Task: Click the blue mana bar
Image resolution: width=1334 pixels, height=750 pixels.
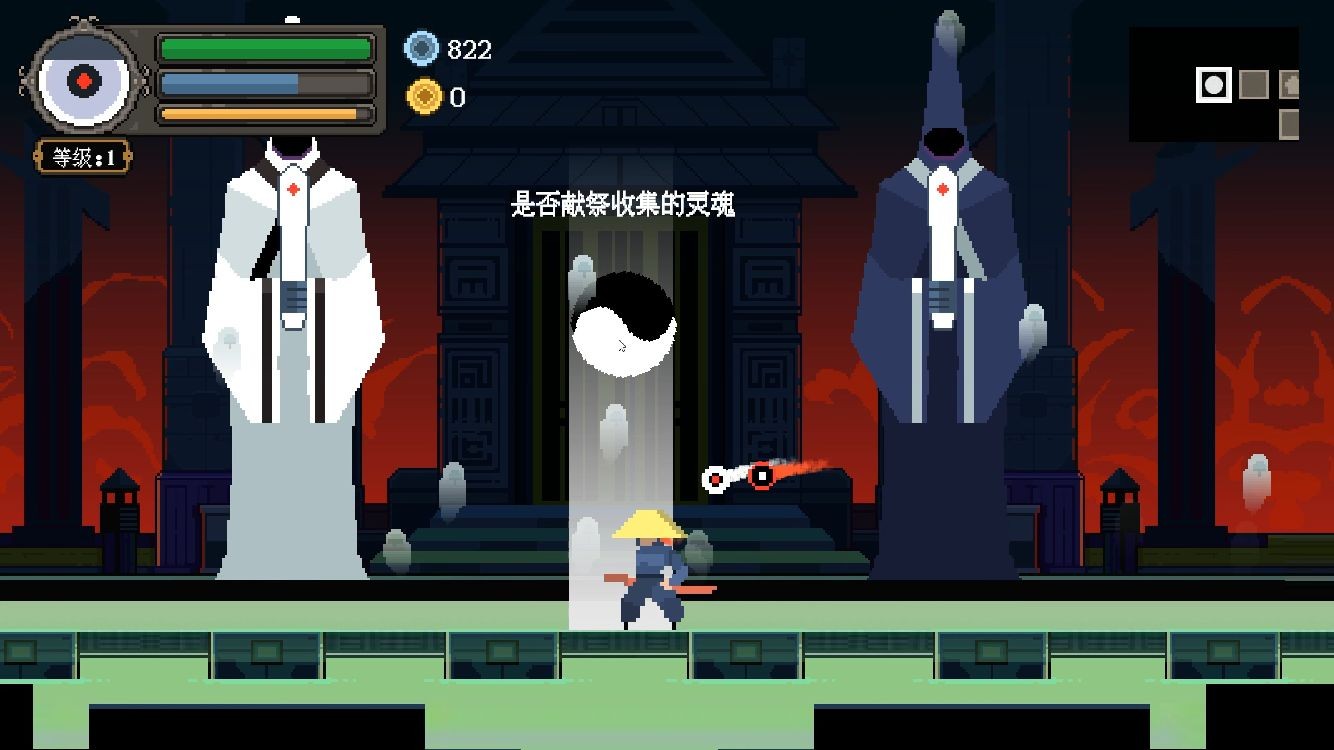Action: tap(265, 81)
